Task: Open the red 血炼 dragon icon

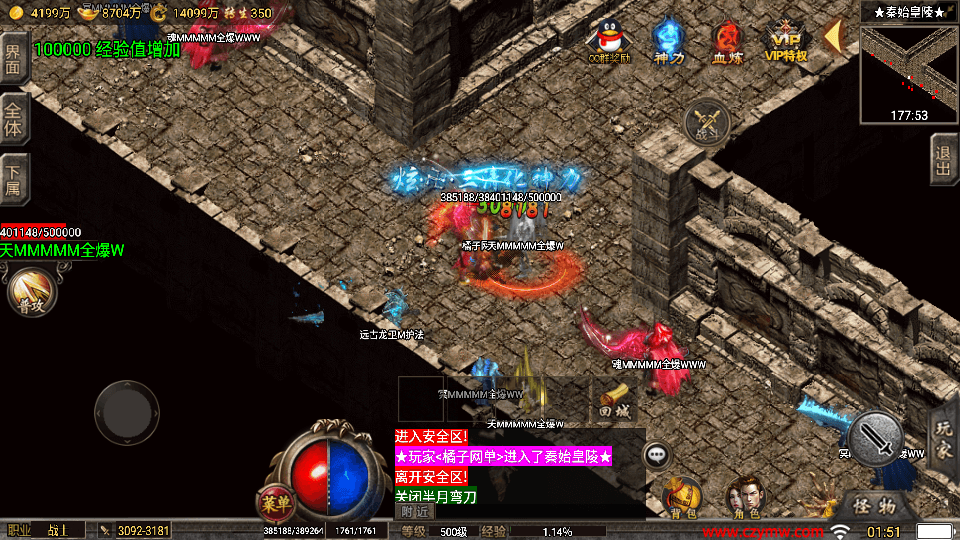Action: [727, 40]
